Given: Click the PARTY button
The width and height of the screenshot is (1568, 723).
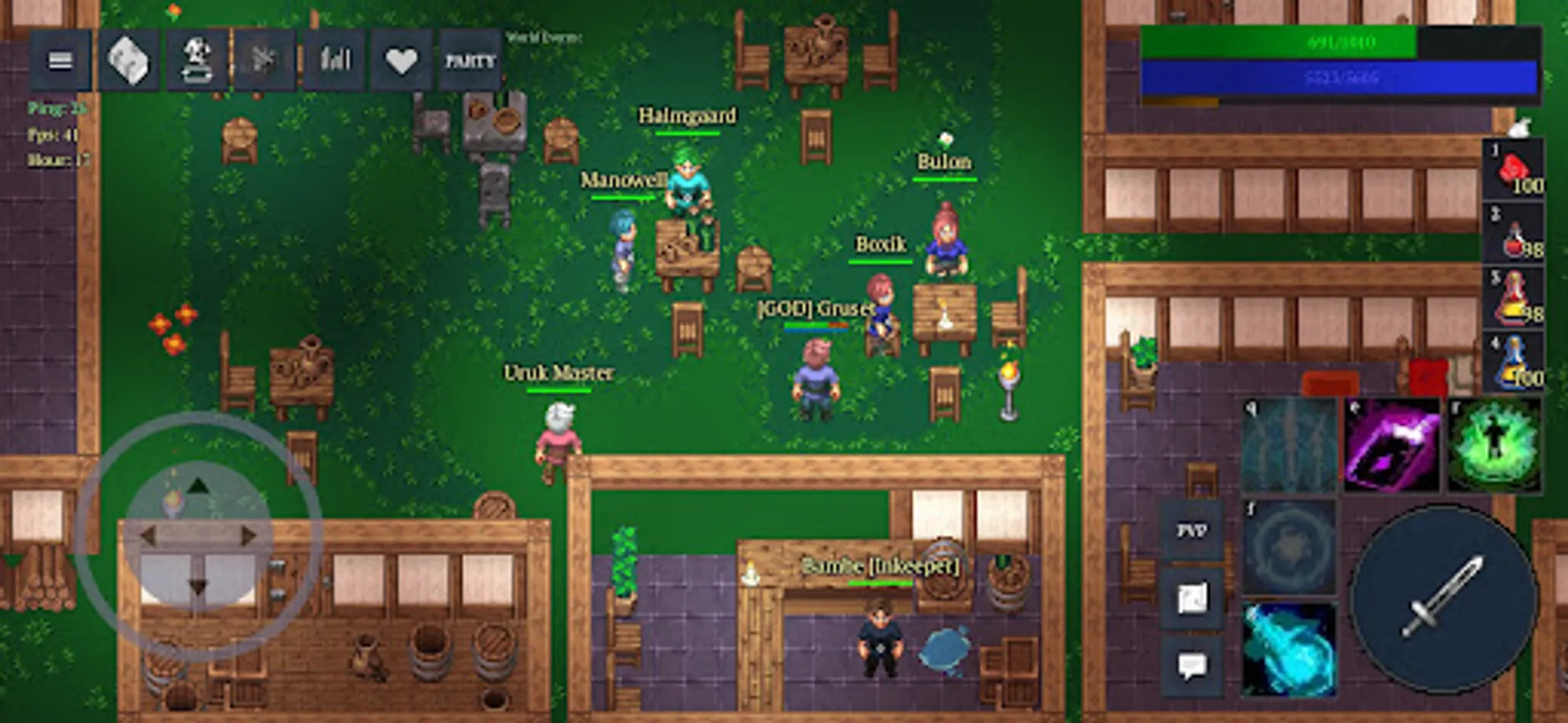Looking at the screenshot, I should coord(470,60).
